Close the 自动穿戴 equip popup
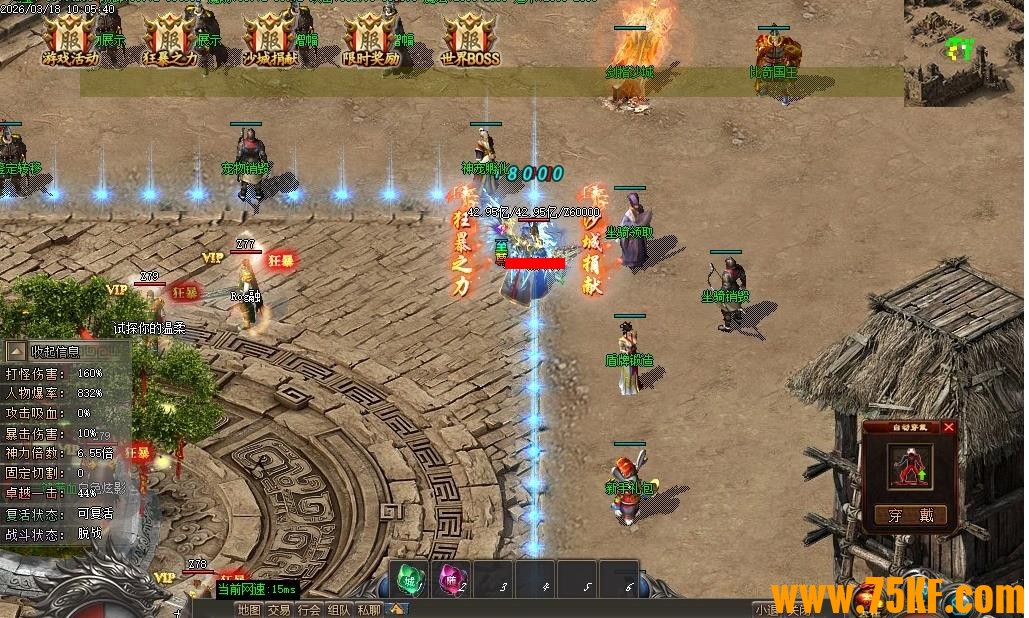Image resolution: width=1029 pixels, height=618 pixels. click(x=949, y=427)
